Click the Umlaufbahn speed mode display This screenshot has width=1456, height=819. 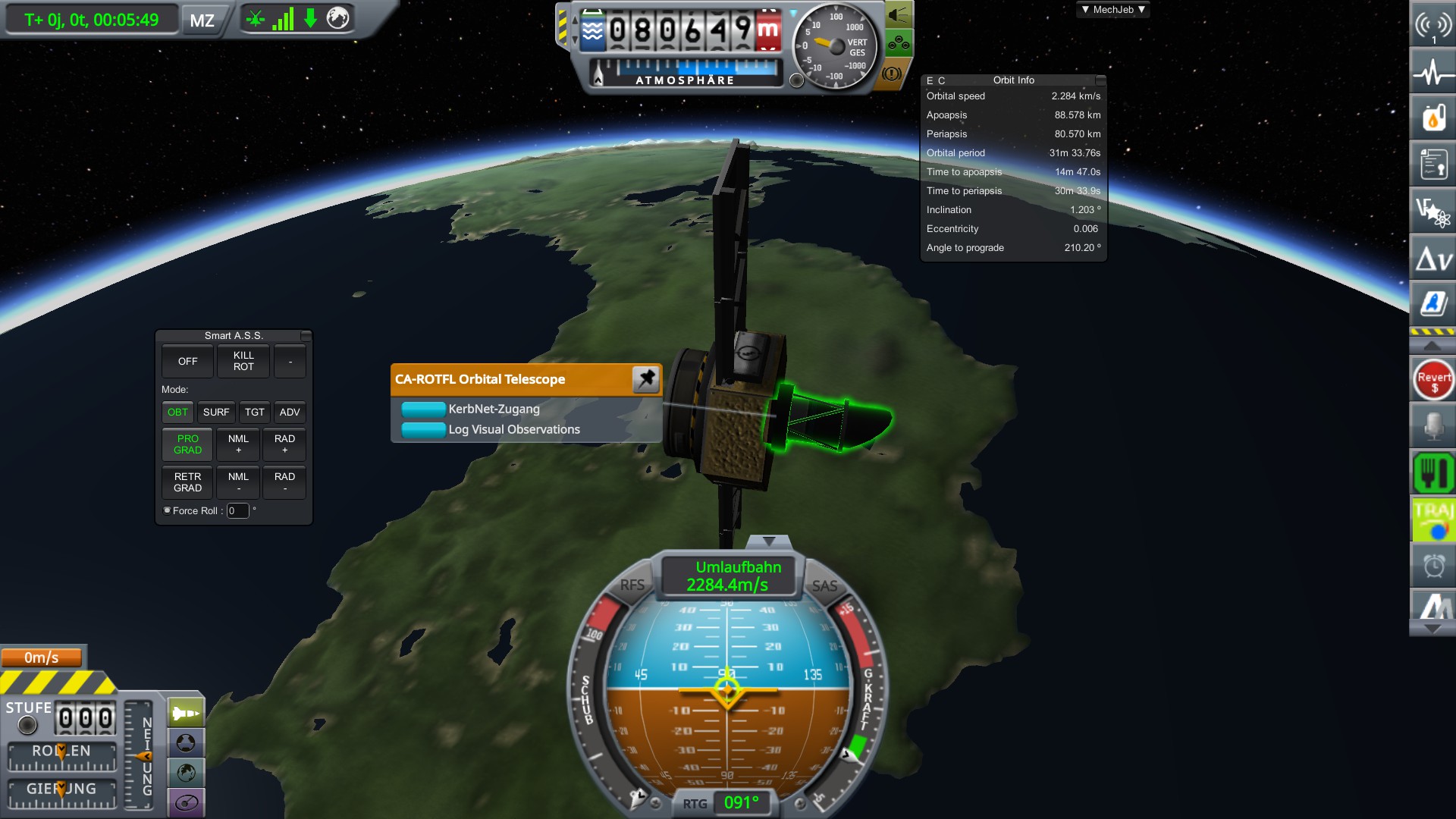click(728, 576)
